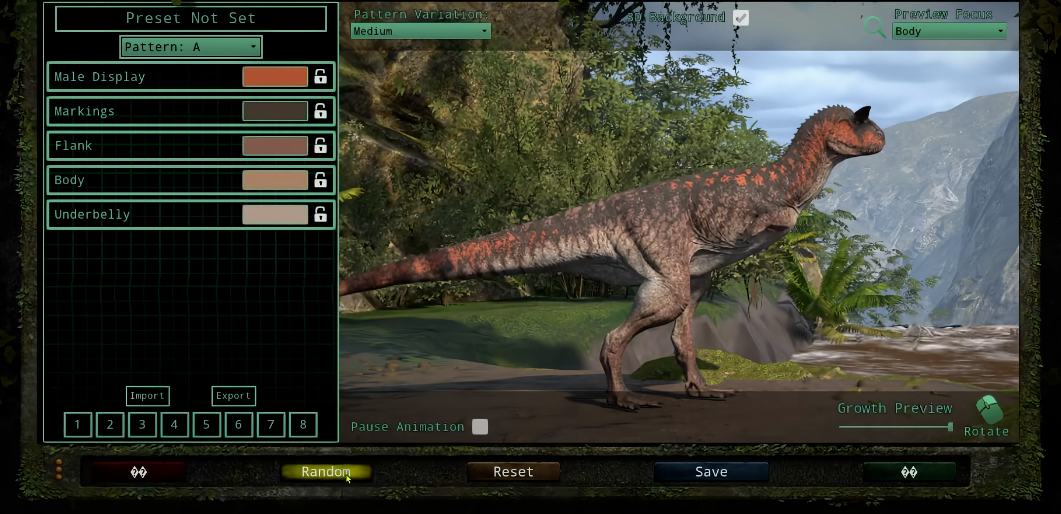Change the Body color swatch
The height and width of the screenshot is (514, 1061).
(275, 180)
